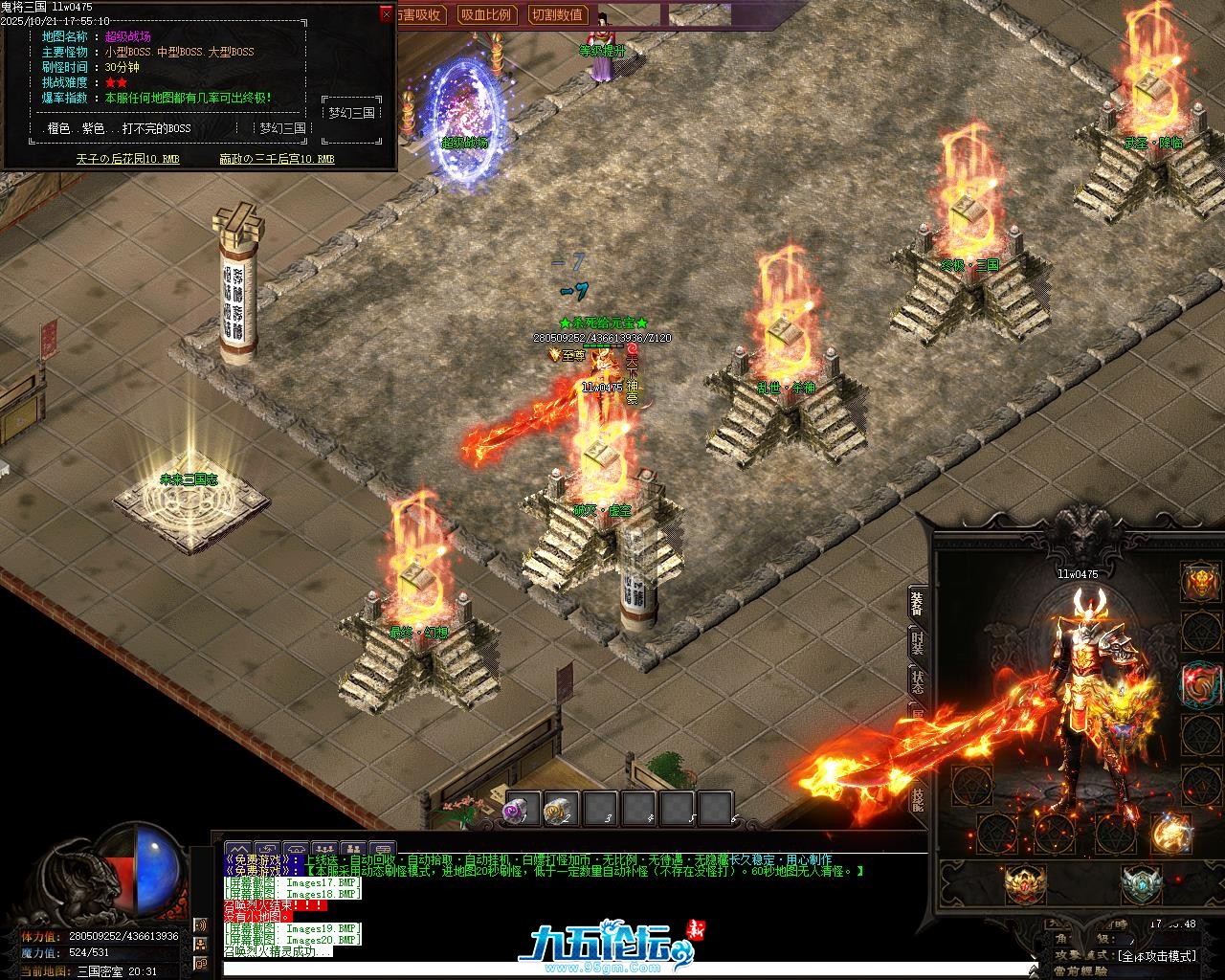
Task: Select the red swirl equipment slot
Action: [1201, 683]
